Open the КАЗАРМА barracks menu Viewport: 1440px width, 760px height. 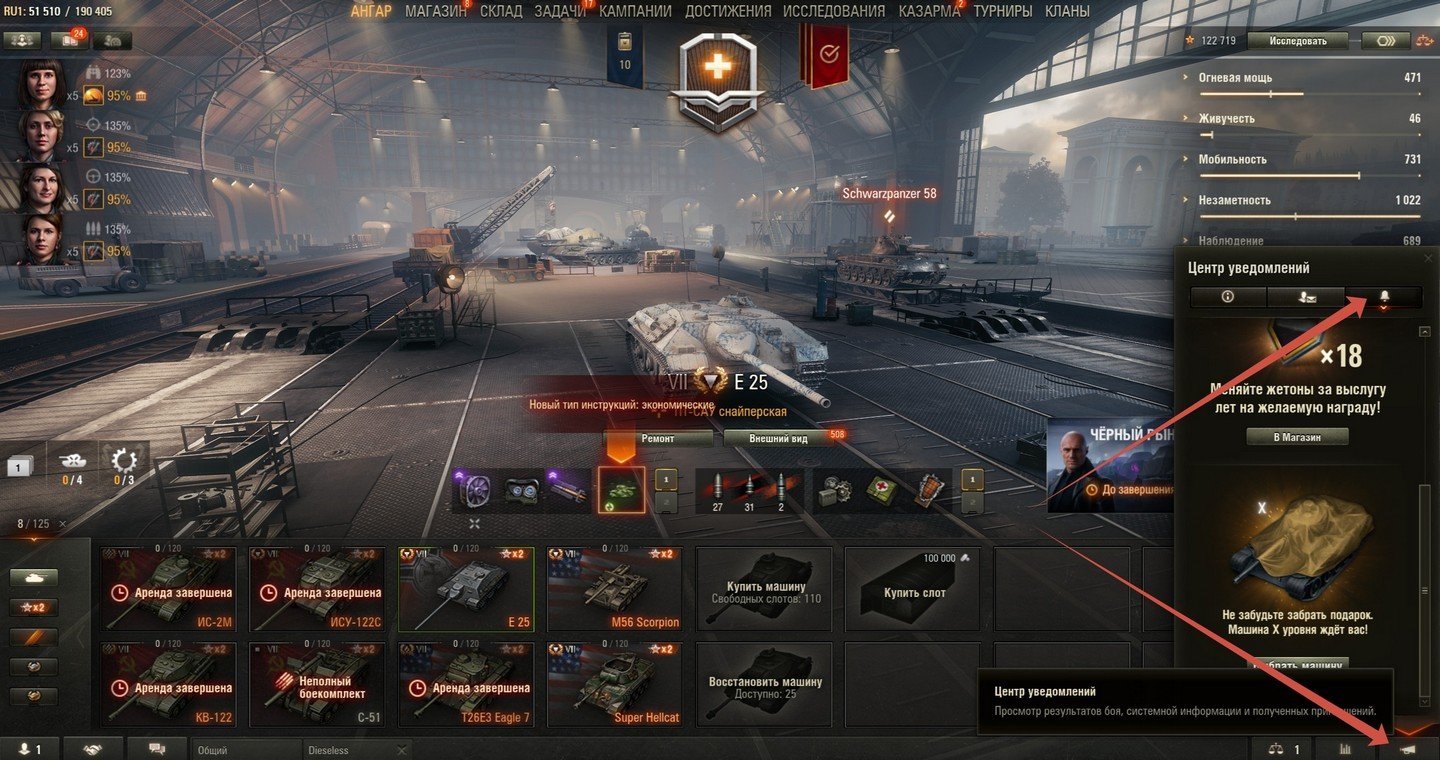pyautogui.click(x=929, y=12)
